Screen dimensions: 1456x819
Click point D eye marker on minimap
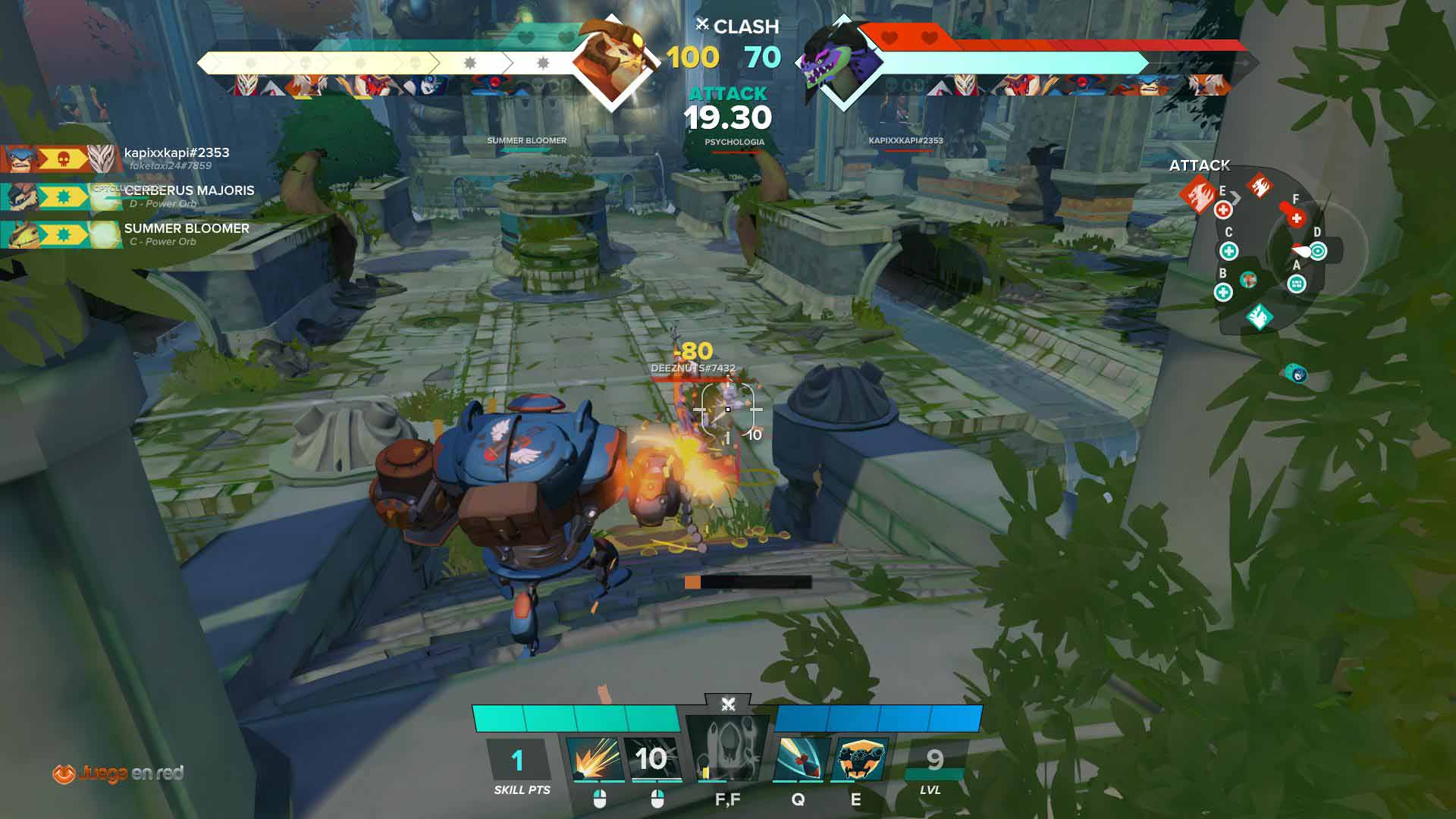1318,250
